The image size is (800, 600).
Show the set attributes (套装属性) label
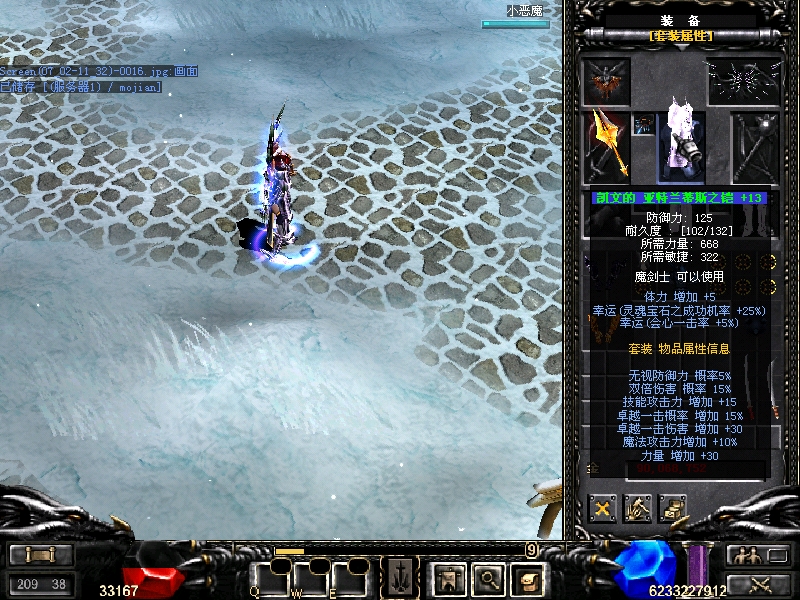681,36
